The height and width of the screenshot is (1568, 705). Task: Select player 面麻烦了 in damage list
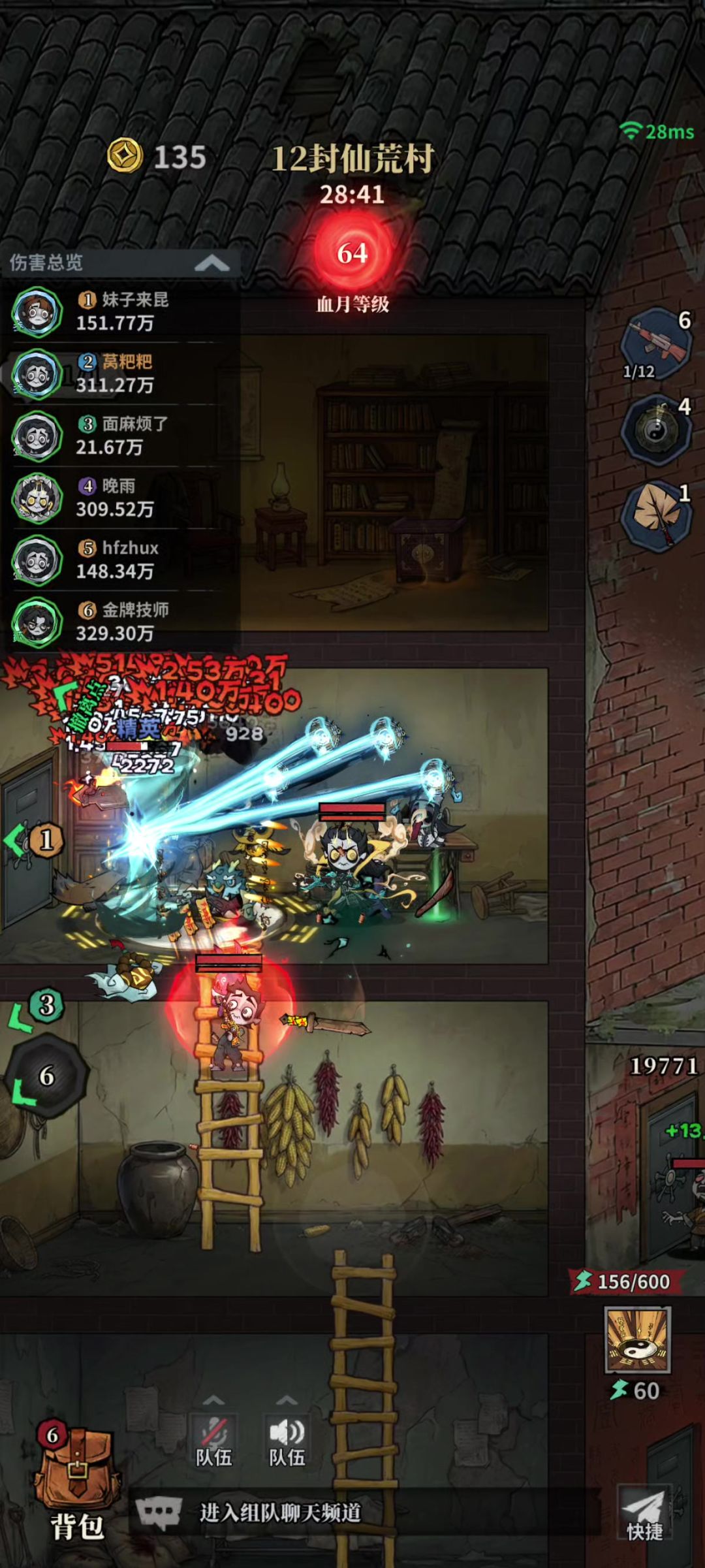[117, 436]
